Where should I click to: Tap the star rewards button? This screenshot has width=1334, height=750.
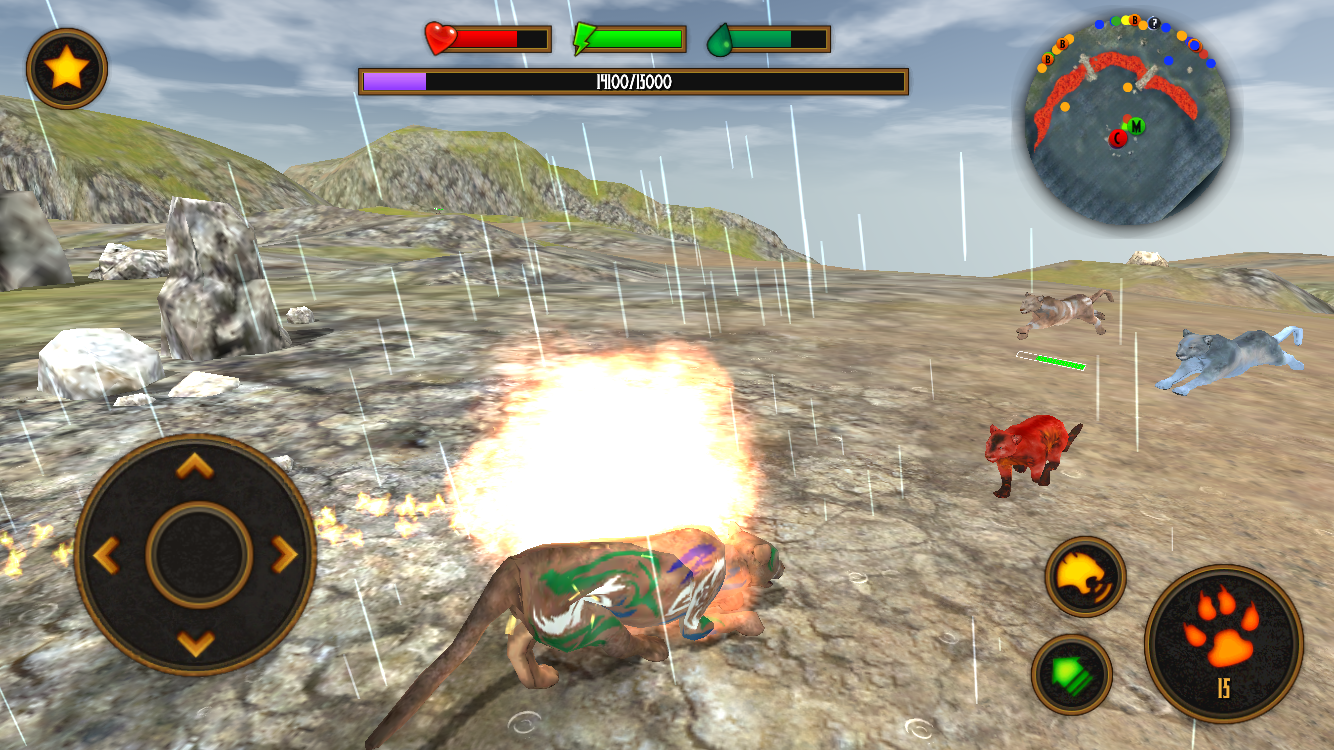65,65
